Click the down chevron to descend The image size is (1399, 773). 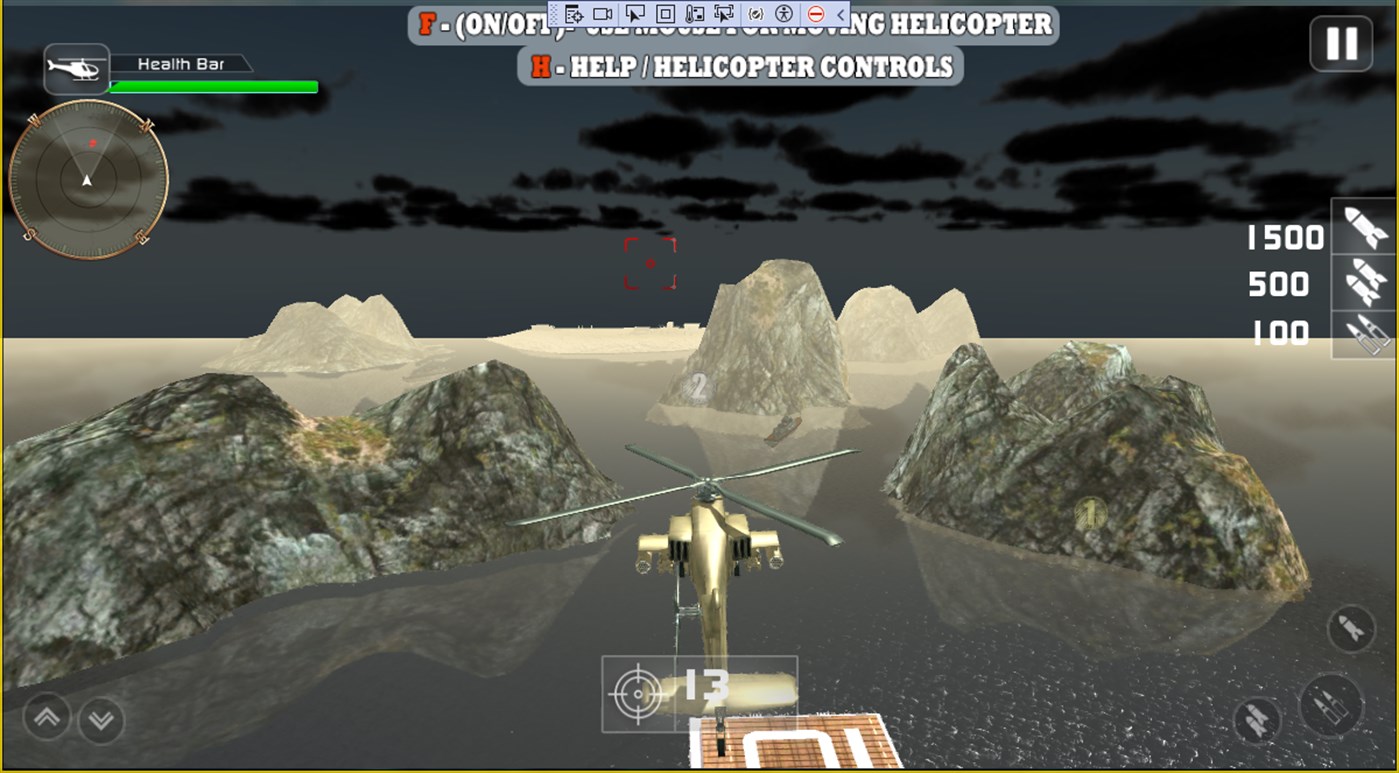[99, 718]
